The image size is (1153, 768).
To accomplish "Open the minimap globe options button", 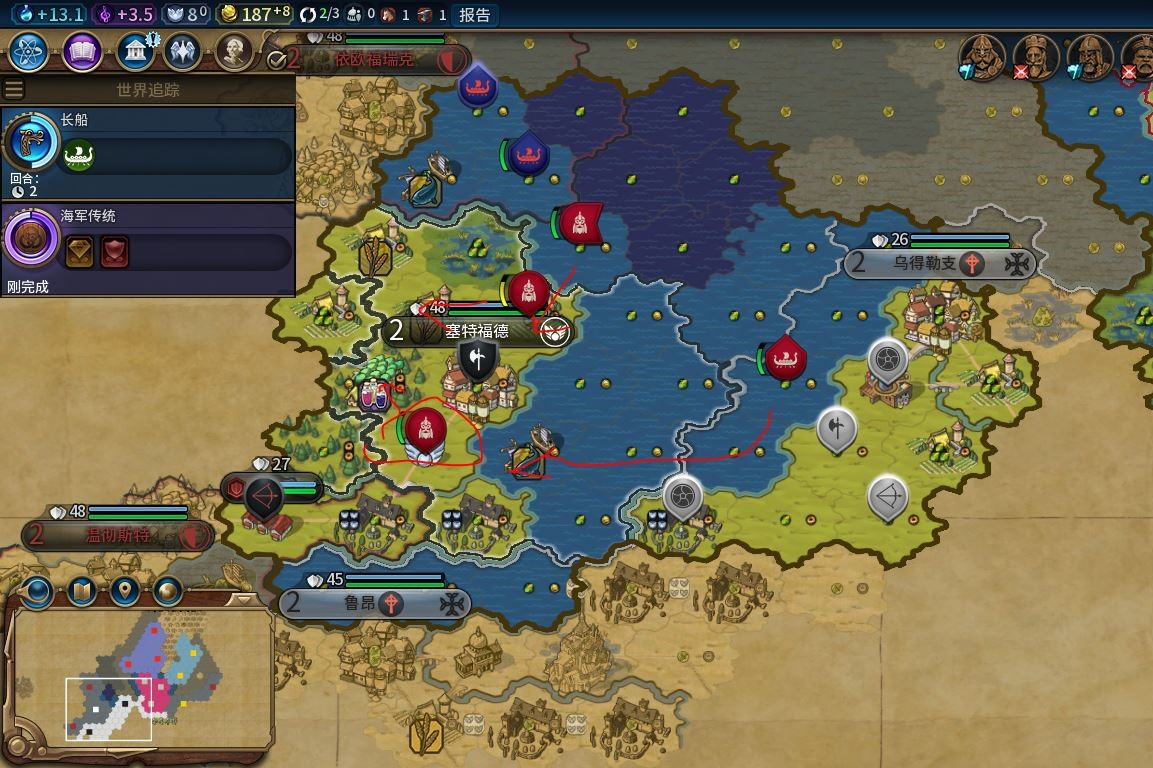I will 37,592.
